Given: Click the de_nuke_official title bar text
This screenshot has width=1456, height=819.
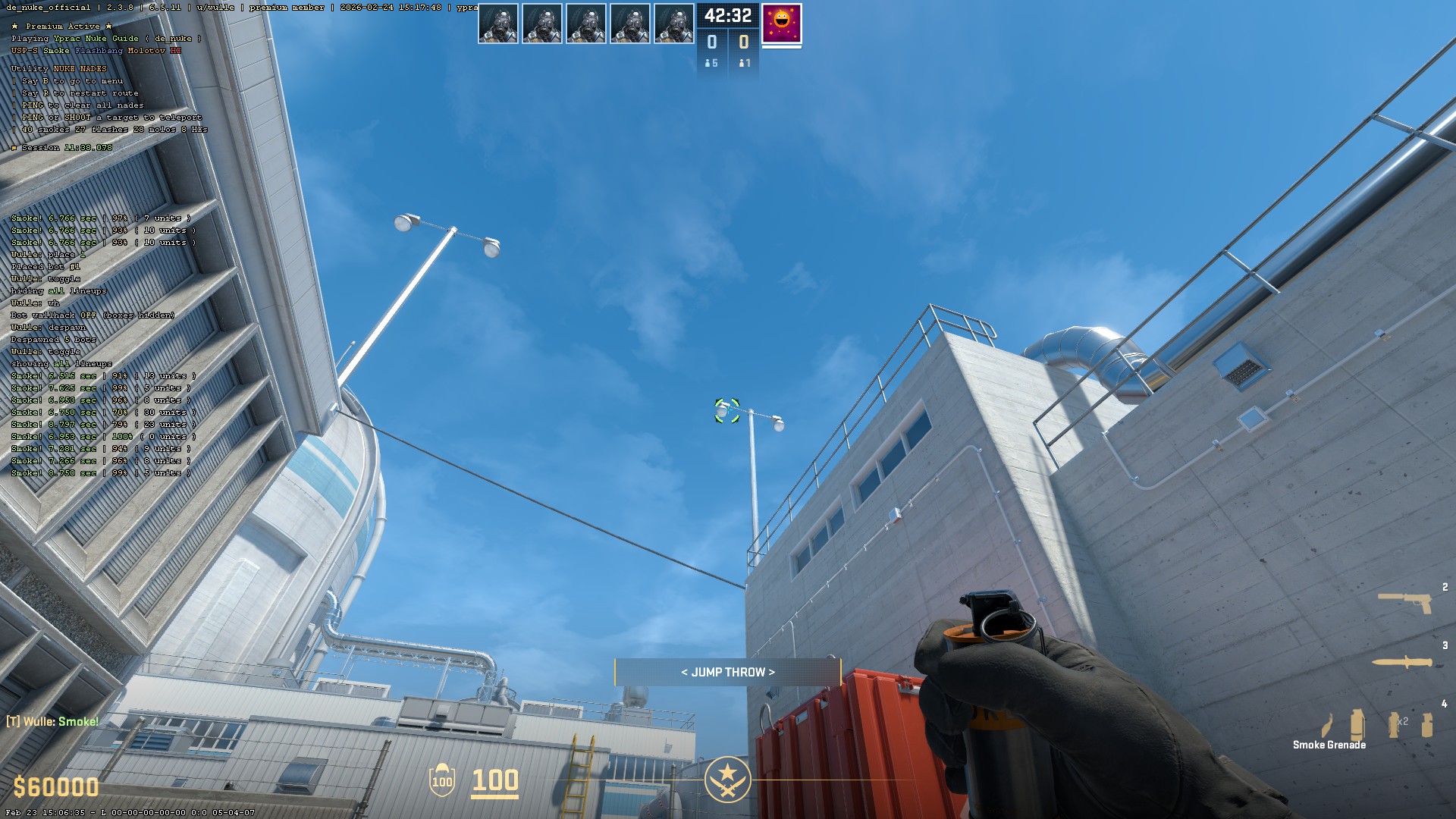Looking at the screenshot, I should pos(45,6).
